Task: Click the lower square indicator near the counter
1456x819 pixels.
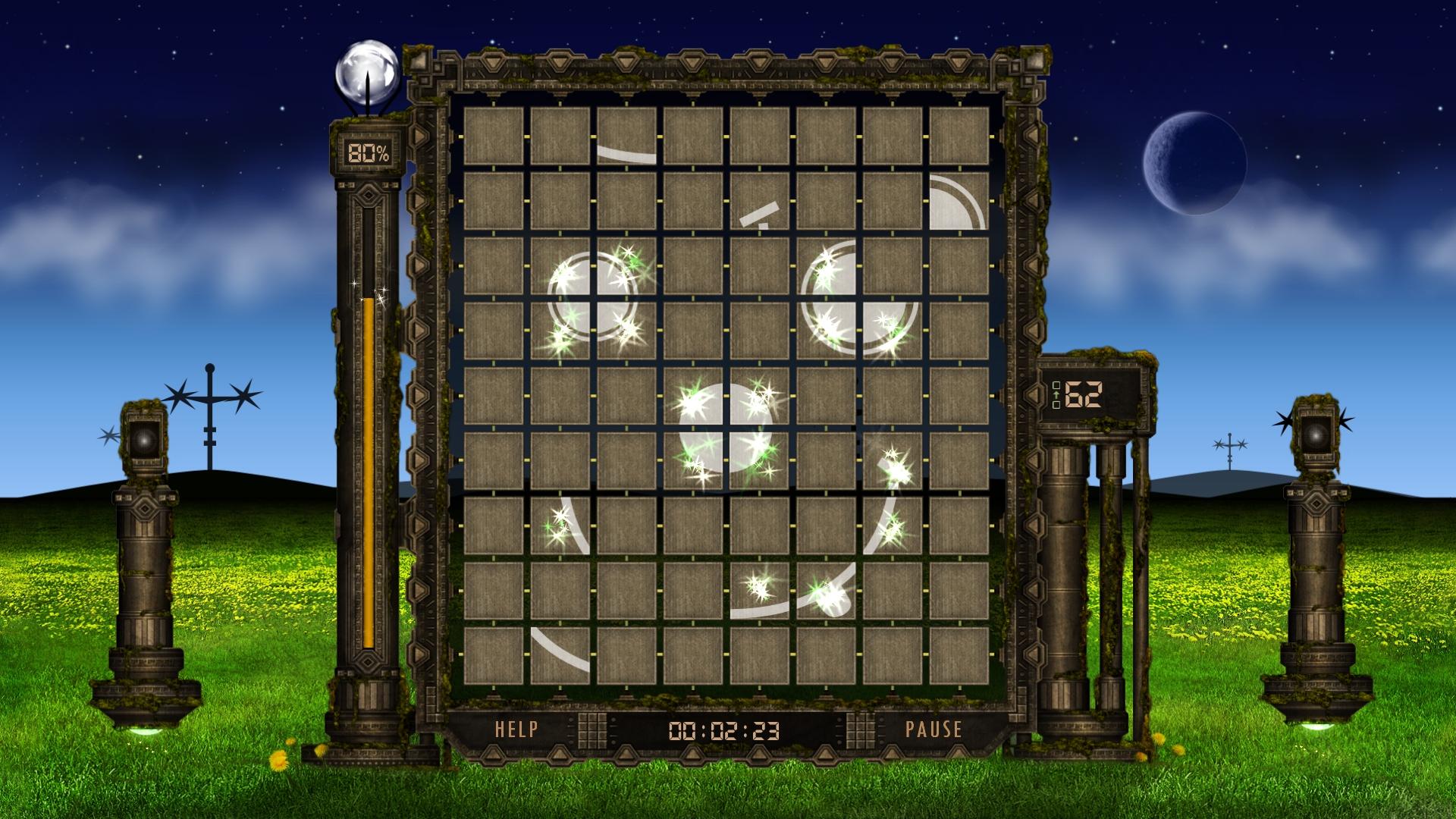Action: [1056, 405]
